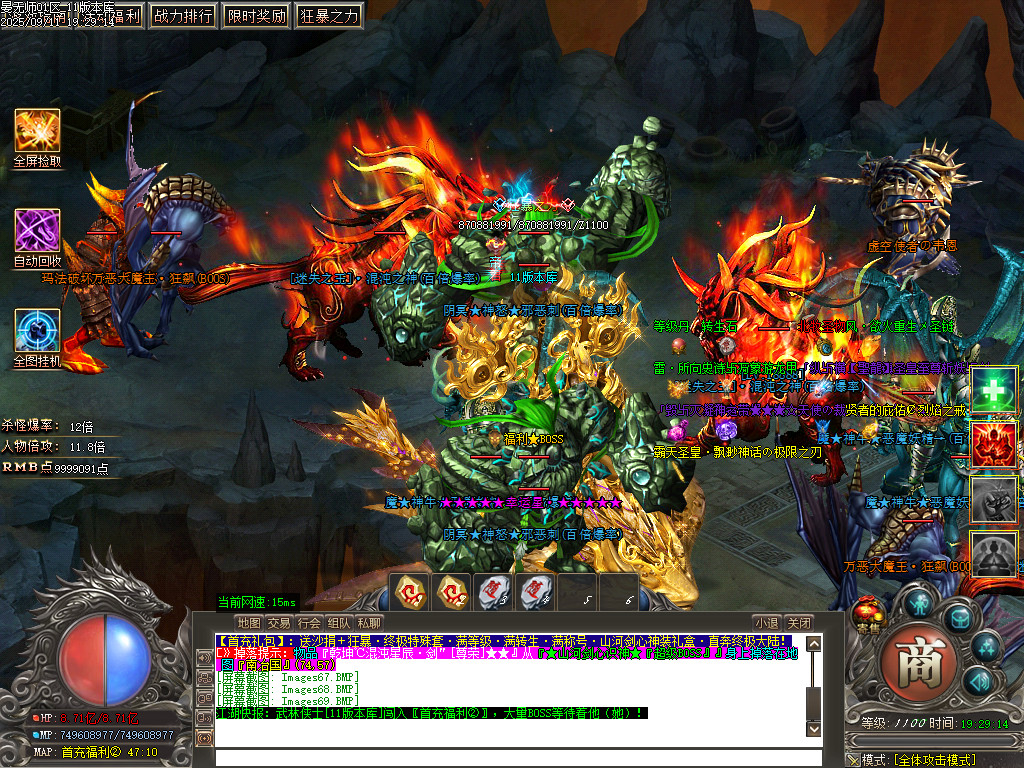
Task: Use the green healing cross skill
Action: point(994,390)
